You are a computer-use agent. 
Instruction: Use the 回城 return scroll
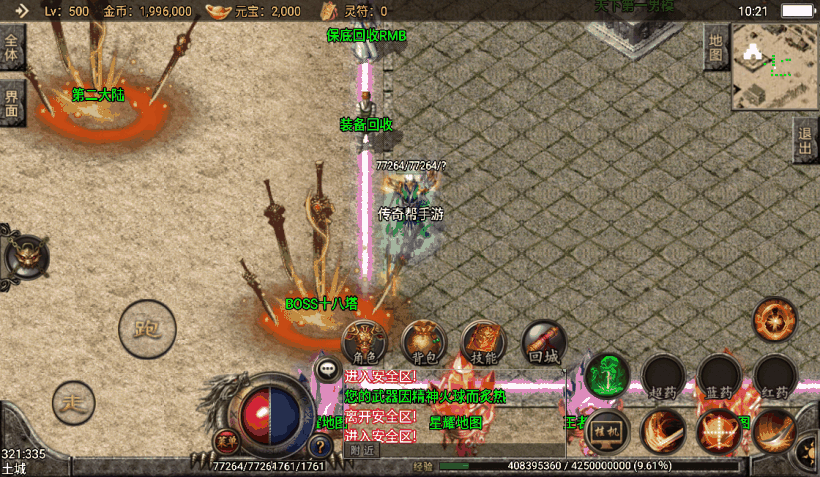point(543,342)
